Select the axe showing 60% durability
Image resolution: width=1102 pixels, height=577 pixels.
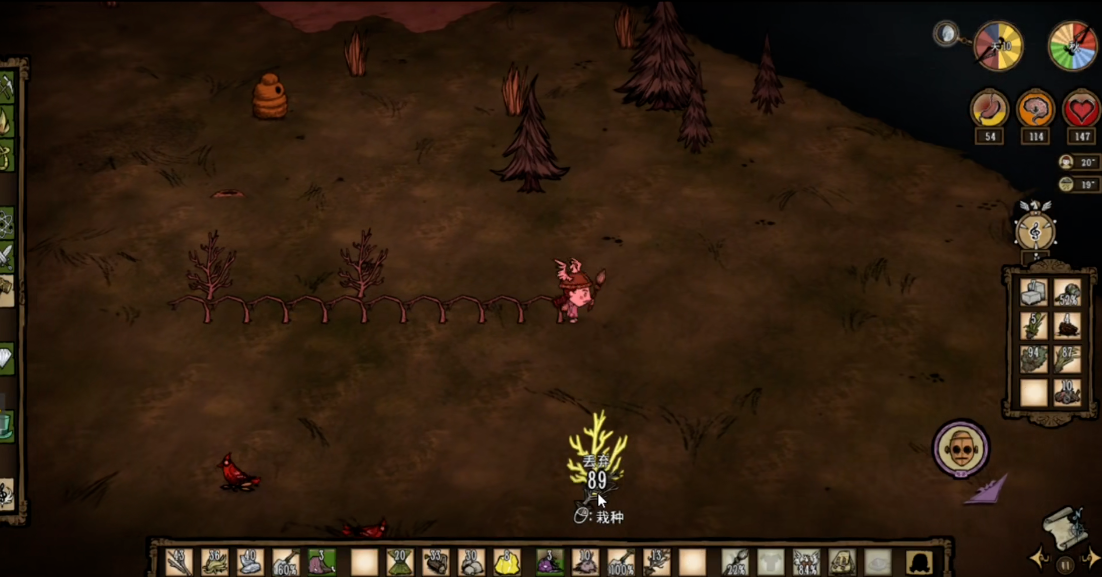pos(286,561)
